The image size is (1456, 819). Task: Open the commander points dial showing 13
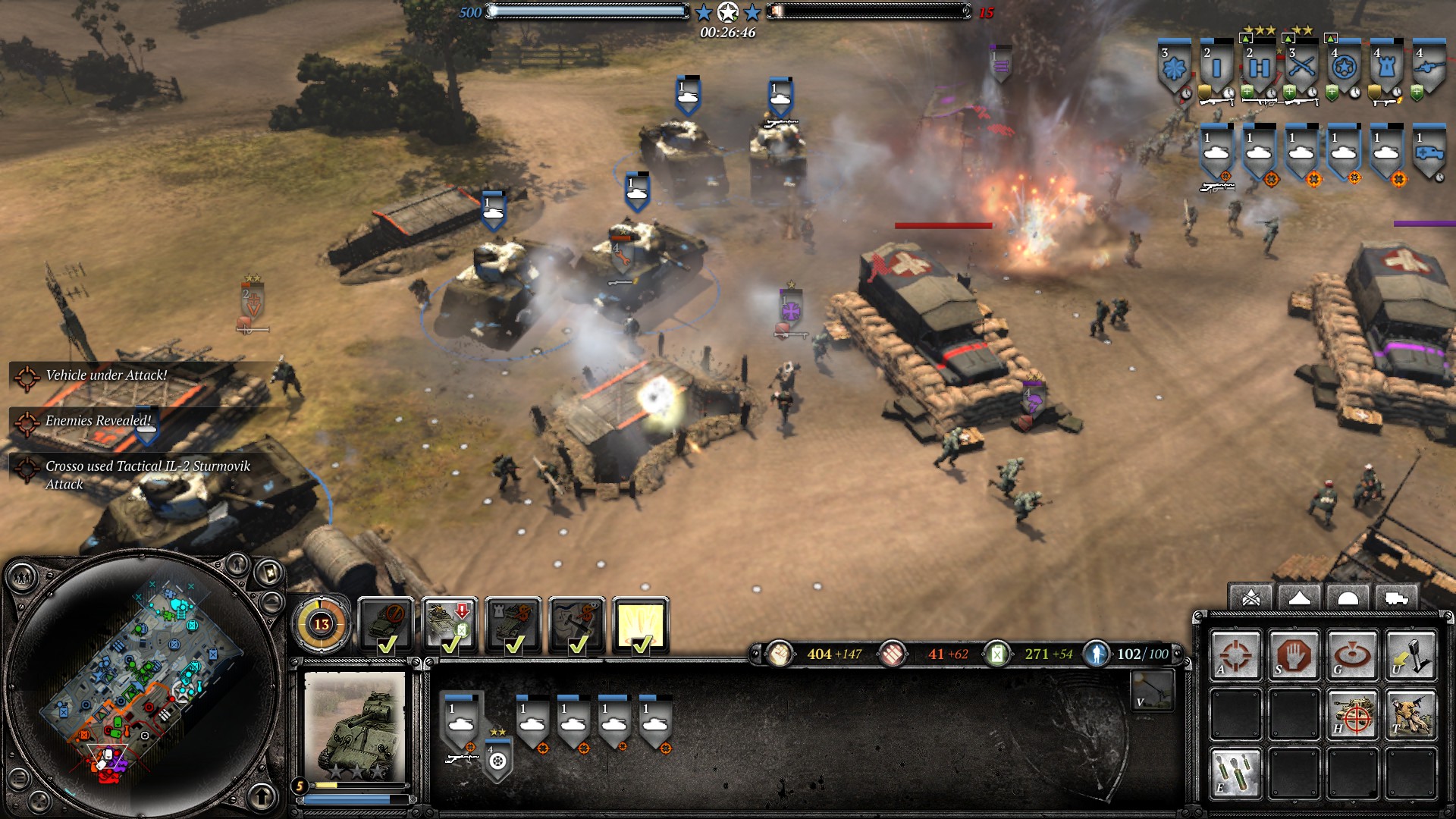322,624
